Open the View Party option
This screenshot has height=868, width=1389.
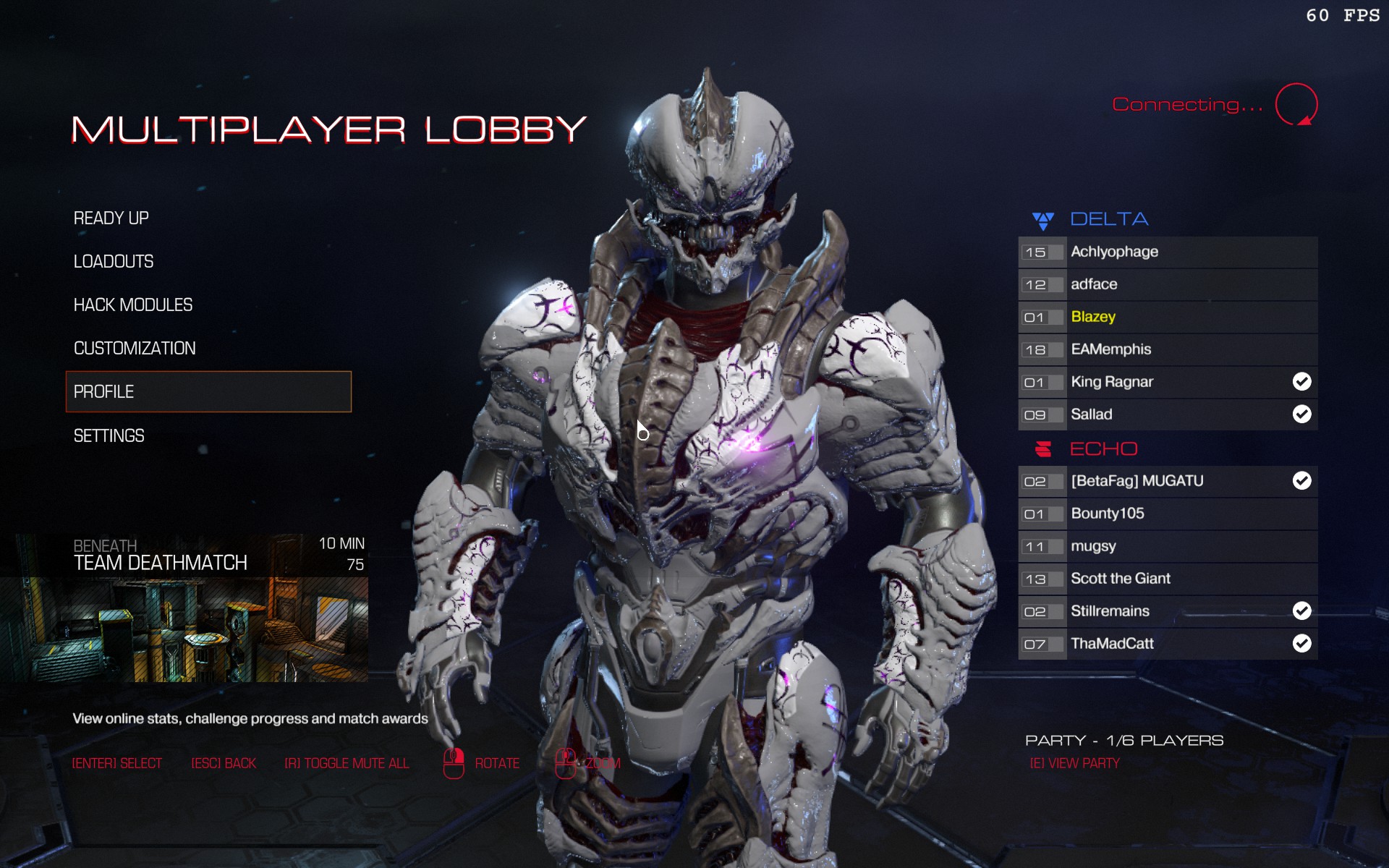tap(1074, 763)
